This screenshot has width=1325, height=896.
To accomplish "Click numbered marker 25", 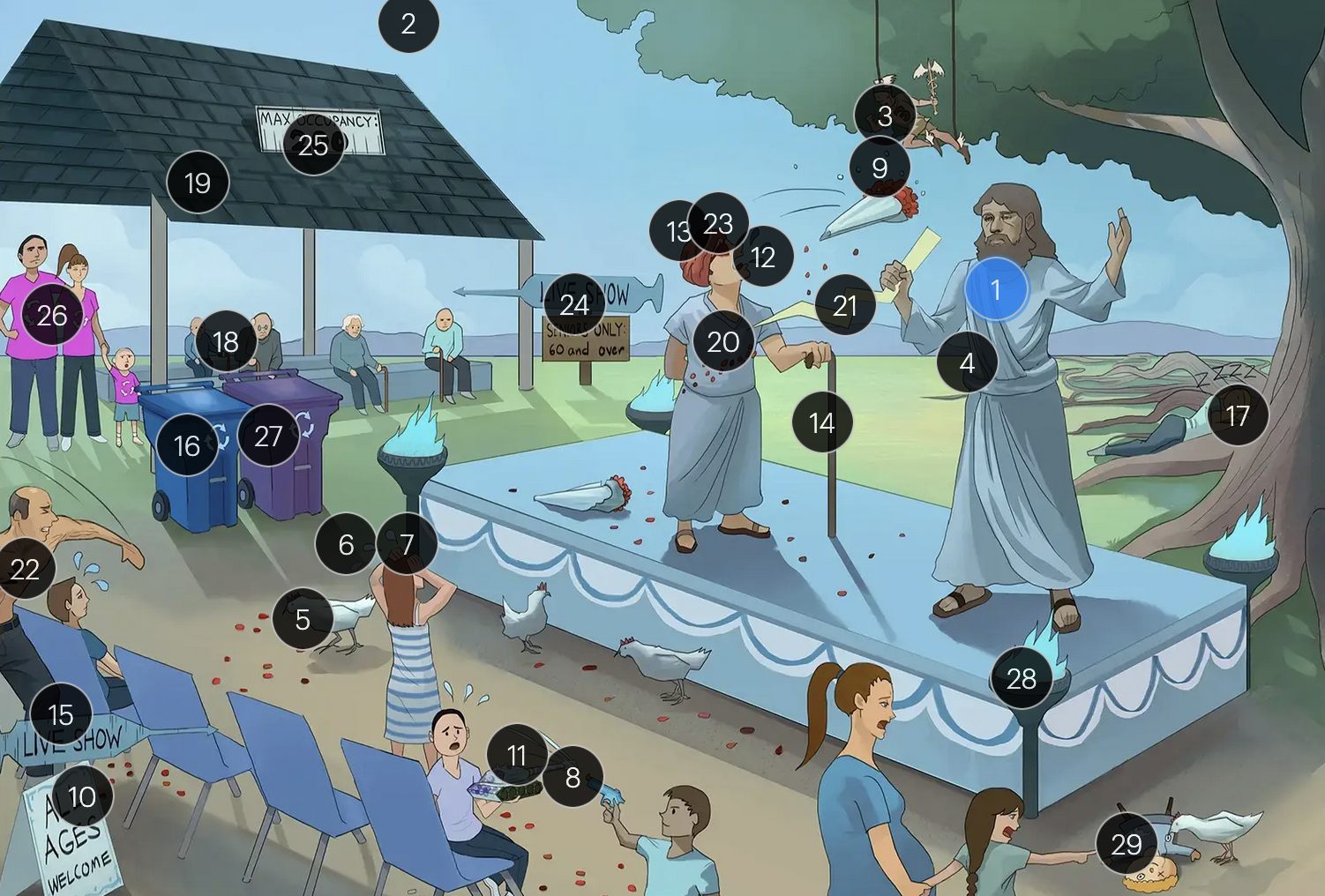I will coord(313,145).
